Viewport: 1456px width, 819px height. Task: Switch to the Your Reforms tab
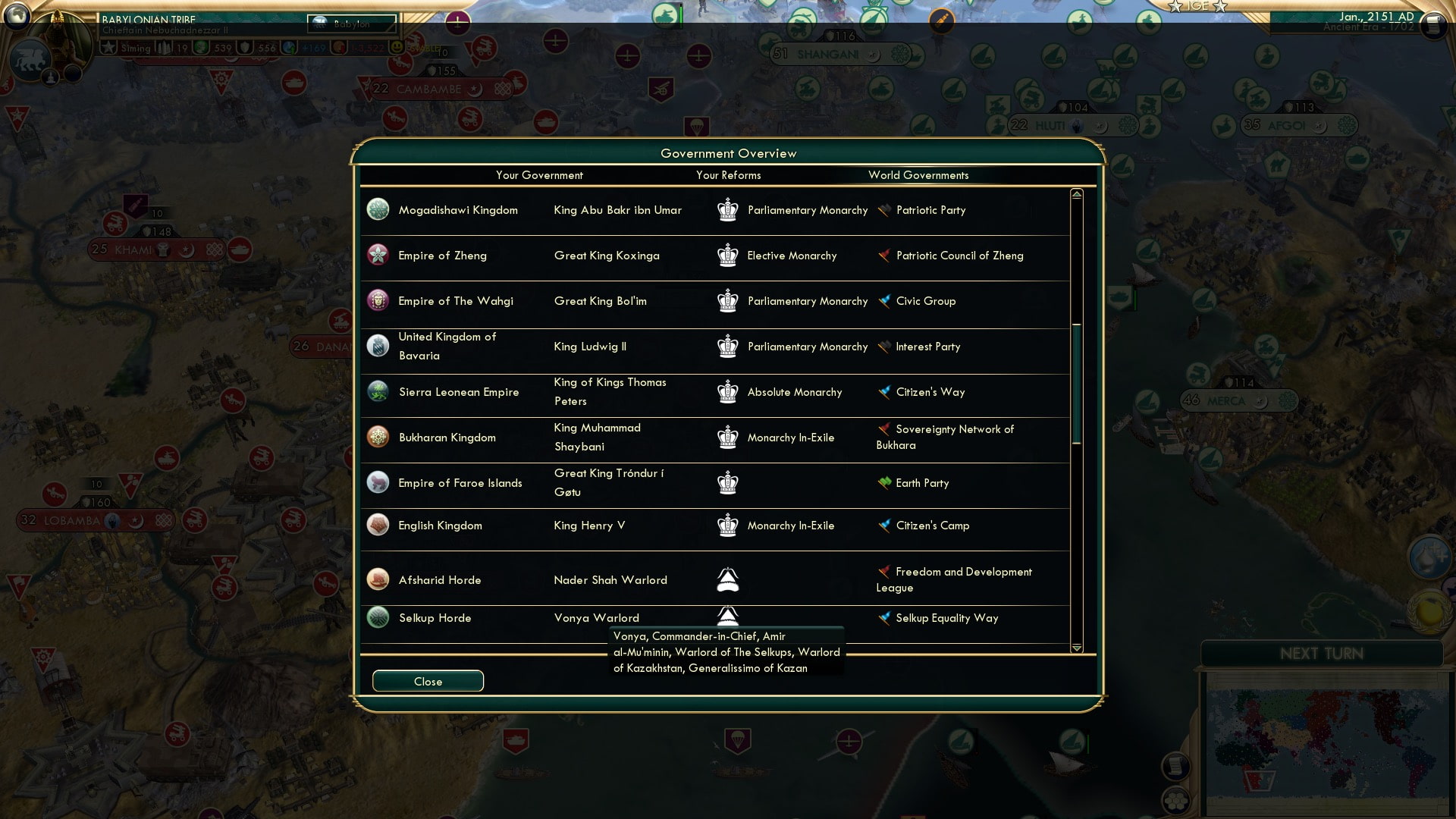click(729, 175)
